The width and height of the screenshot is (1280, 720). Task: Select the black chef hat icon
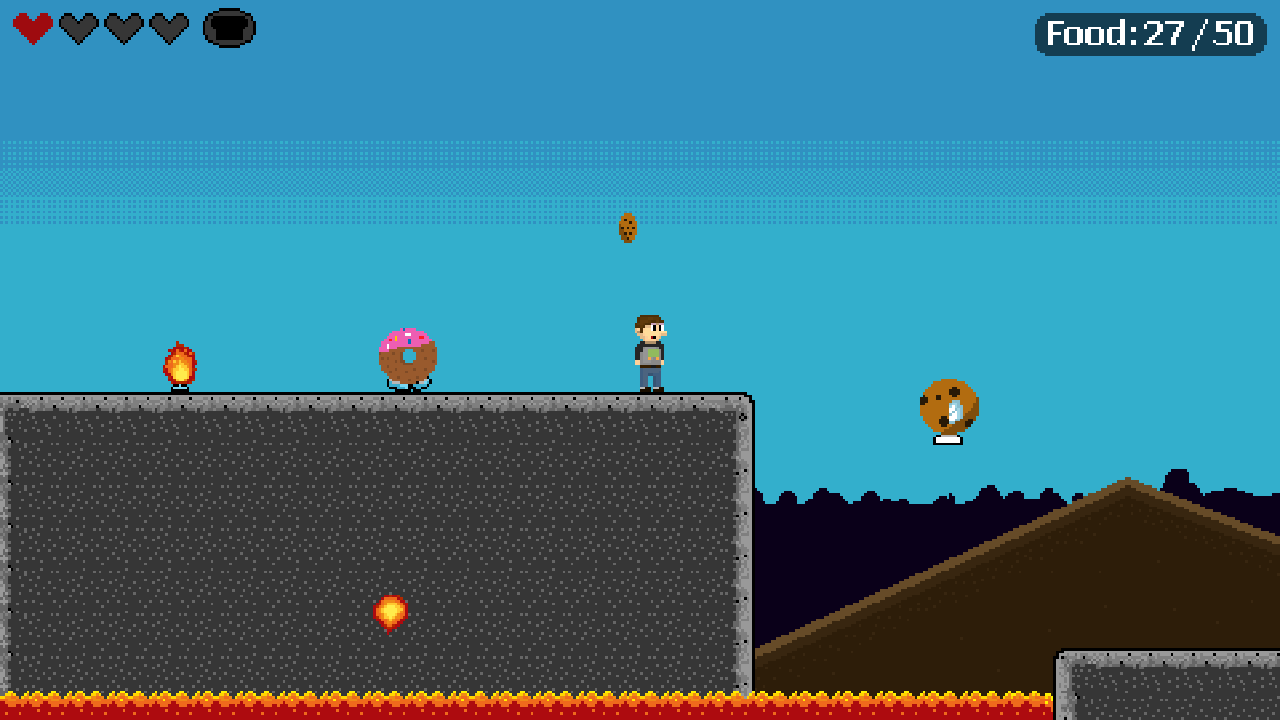pyautogui.click(x=227, y=28)
